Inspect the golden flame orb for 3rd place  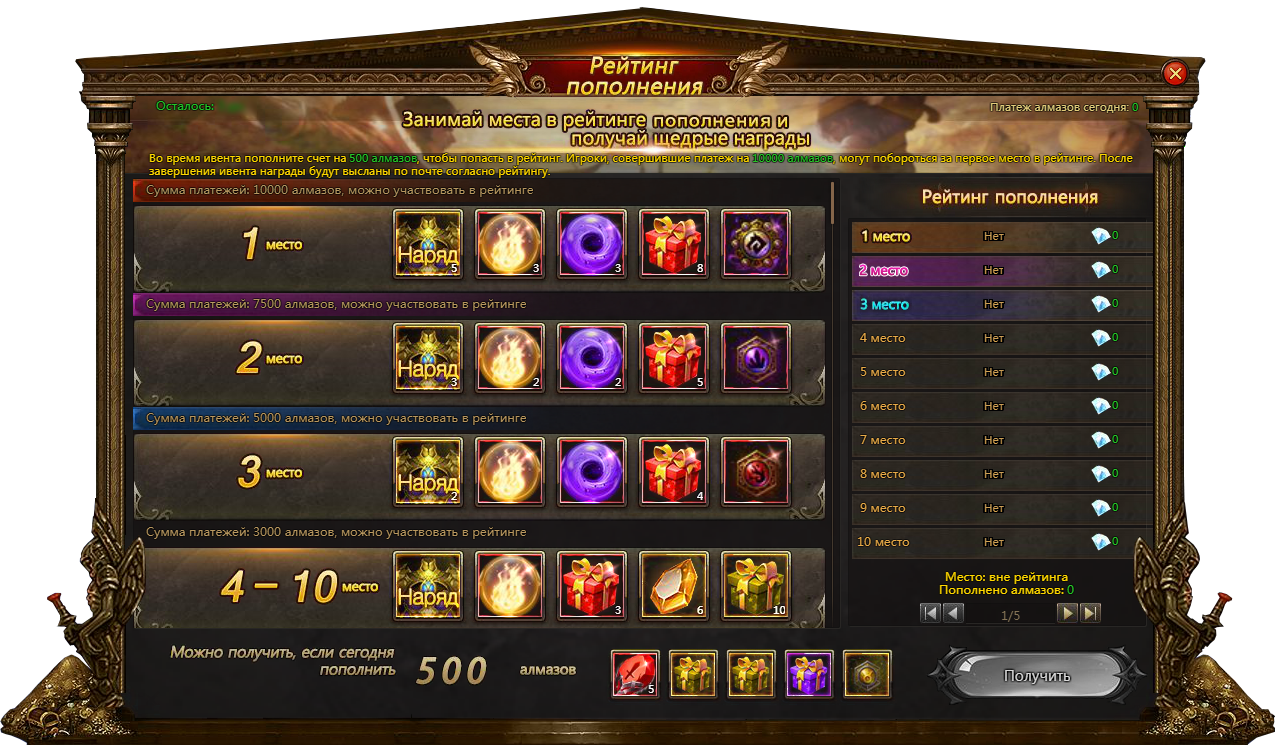510,472
